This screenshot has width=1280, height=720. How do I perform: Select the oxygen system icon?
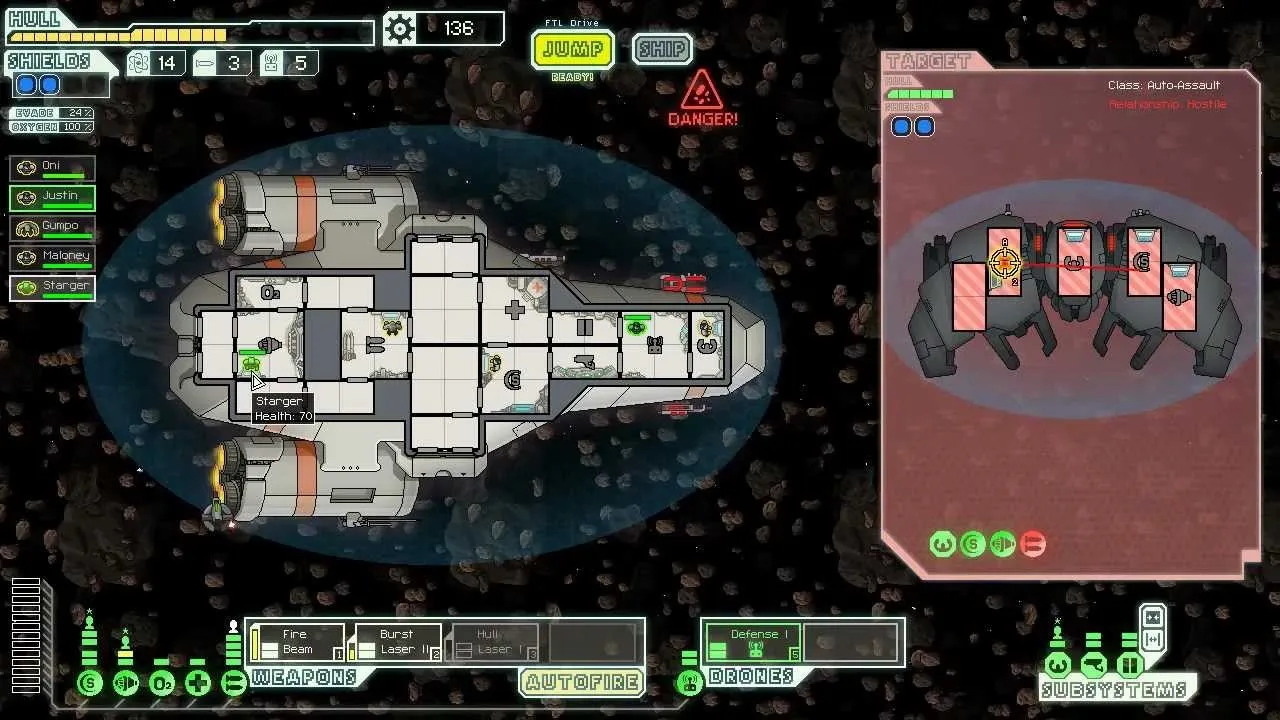[162, 684]
